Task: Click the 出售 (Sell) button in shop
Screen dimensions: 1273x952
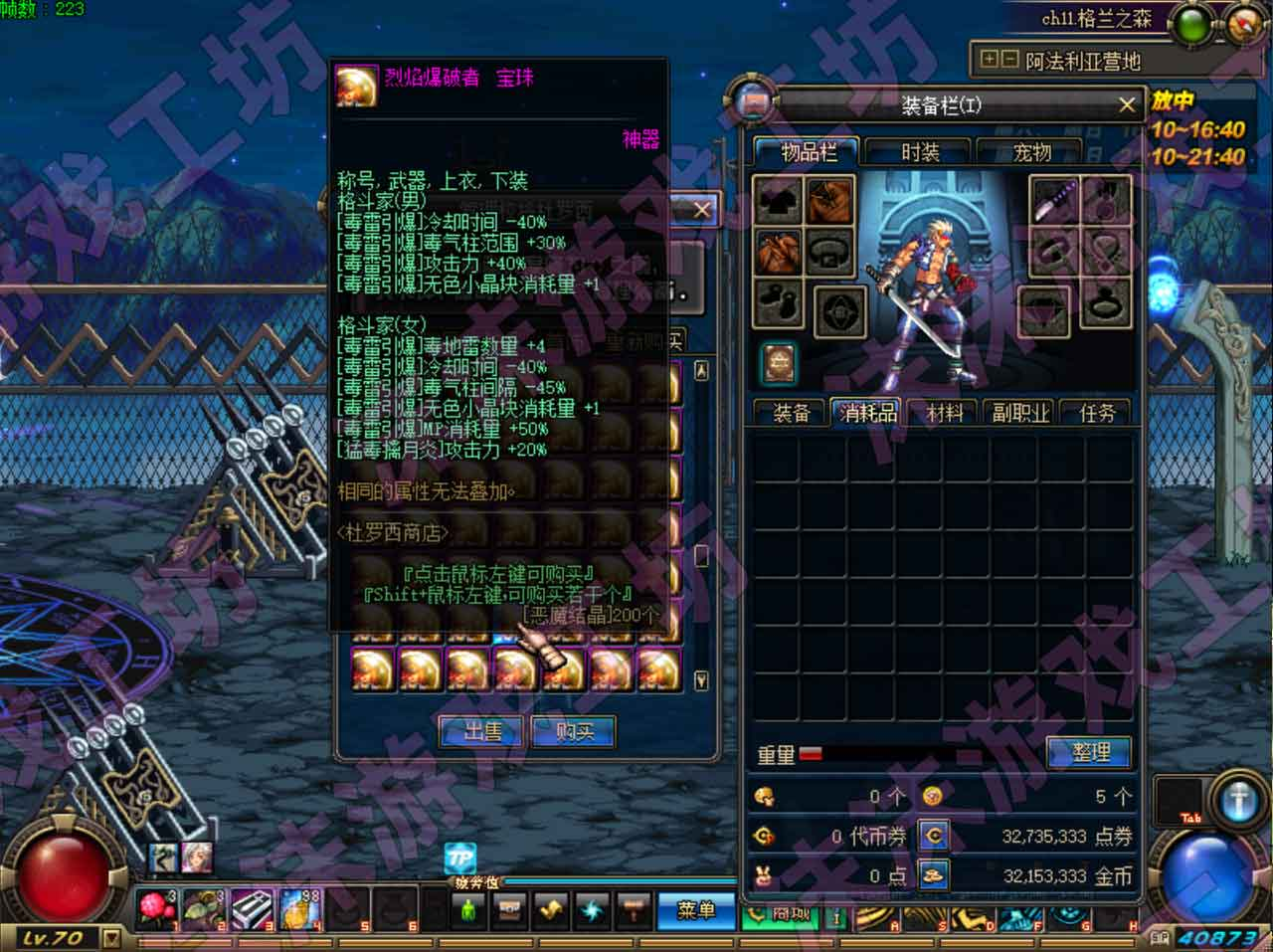Action: (x=483, y=732)
